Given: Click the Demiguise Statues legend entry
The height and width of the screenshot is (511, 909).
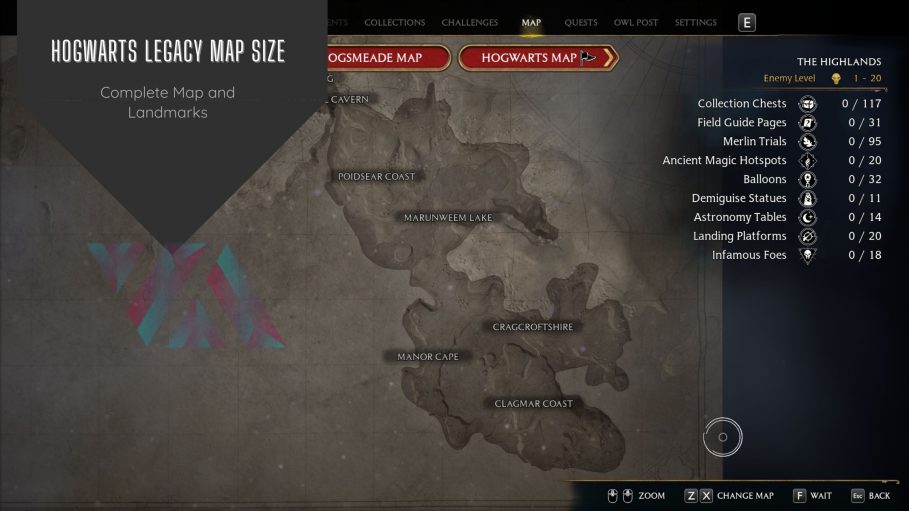Looking at the screenshot, I should 739,198.
